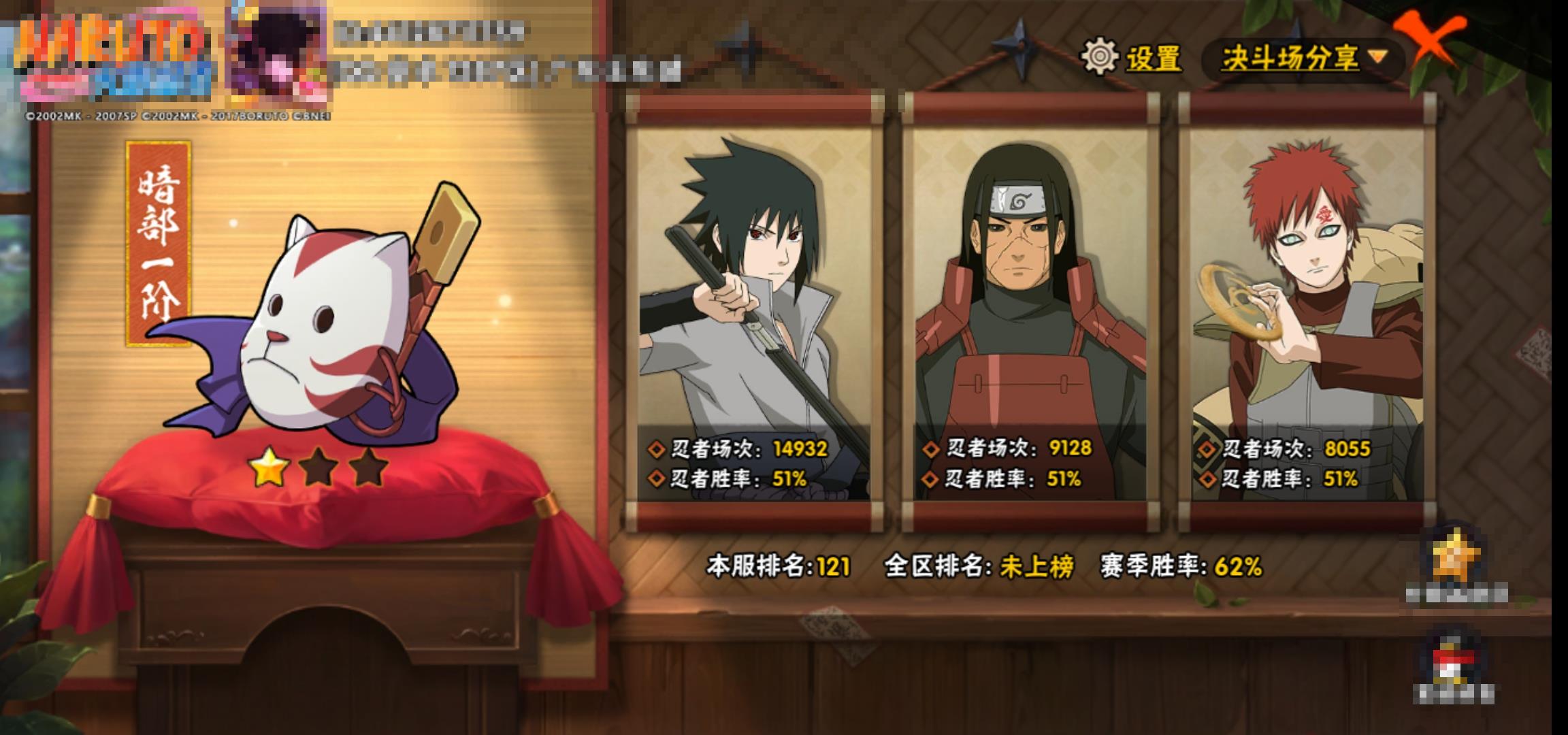Expand the 决斗场分享 share dropdown
This screenshot has height=735, width=1568.
point(1303,59)
